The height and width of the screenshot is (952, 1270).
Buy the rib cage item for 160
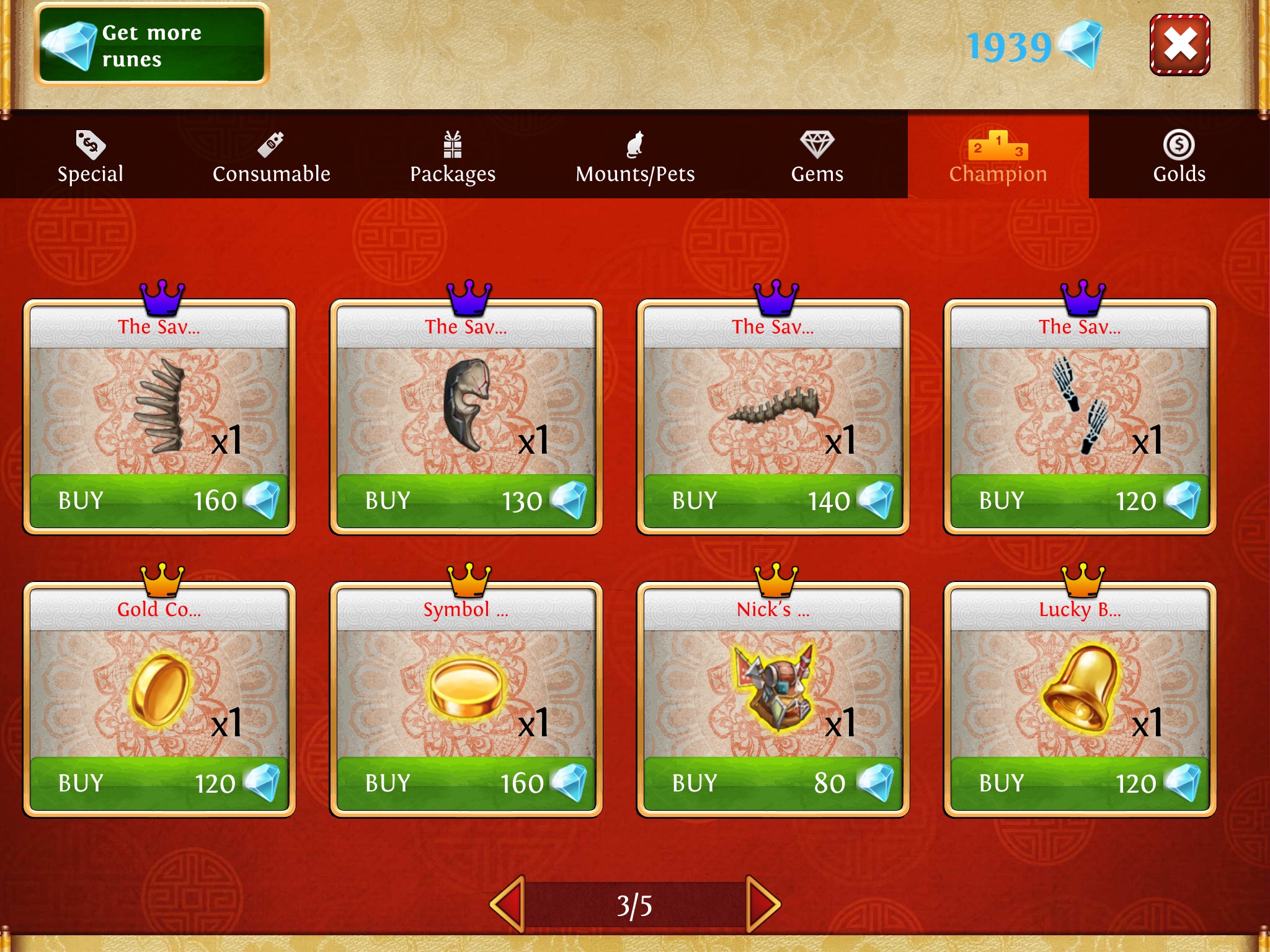tap(159, 501)
